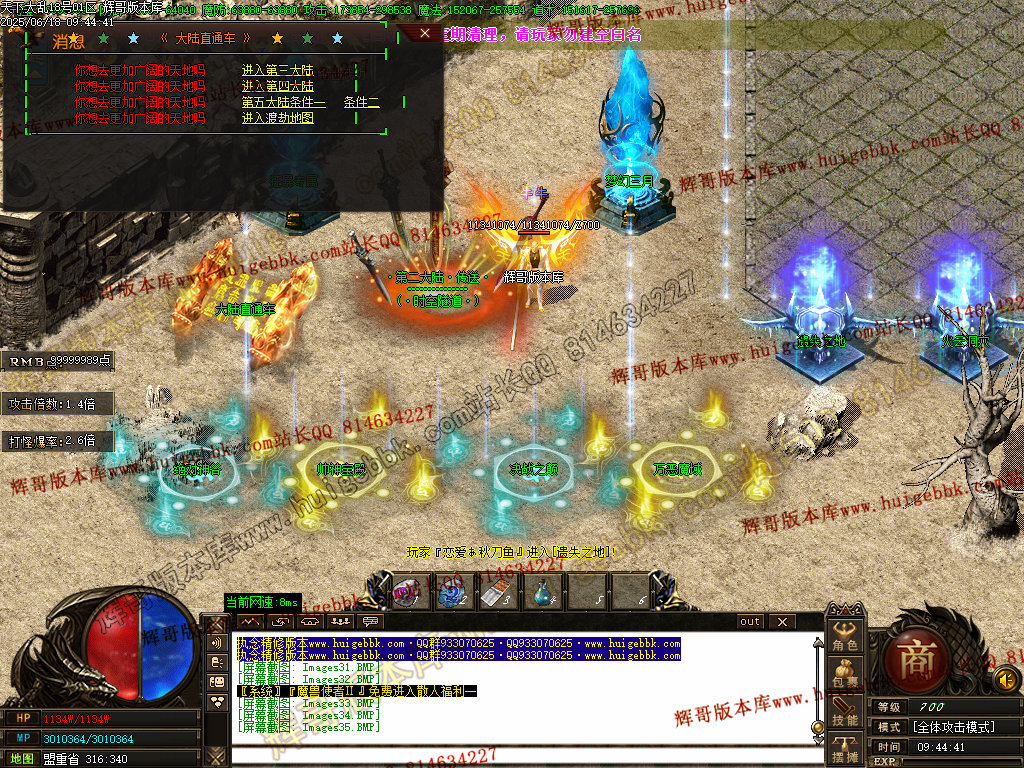Select the speech bubble chat channel tab
Viewport: 1024px width, 768px height.
point(371,622)
